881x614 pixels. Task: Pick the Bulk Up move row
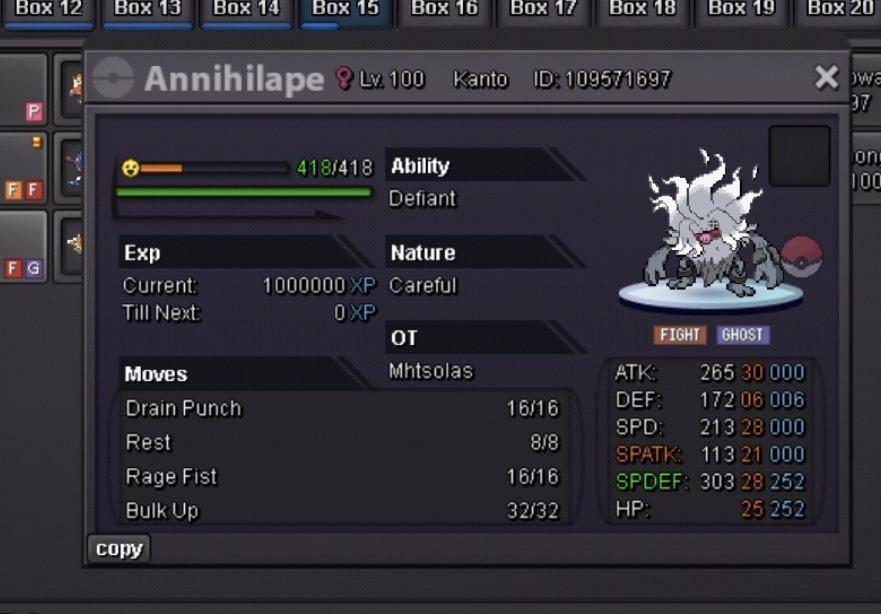tap(342, 510)
